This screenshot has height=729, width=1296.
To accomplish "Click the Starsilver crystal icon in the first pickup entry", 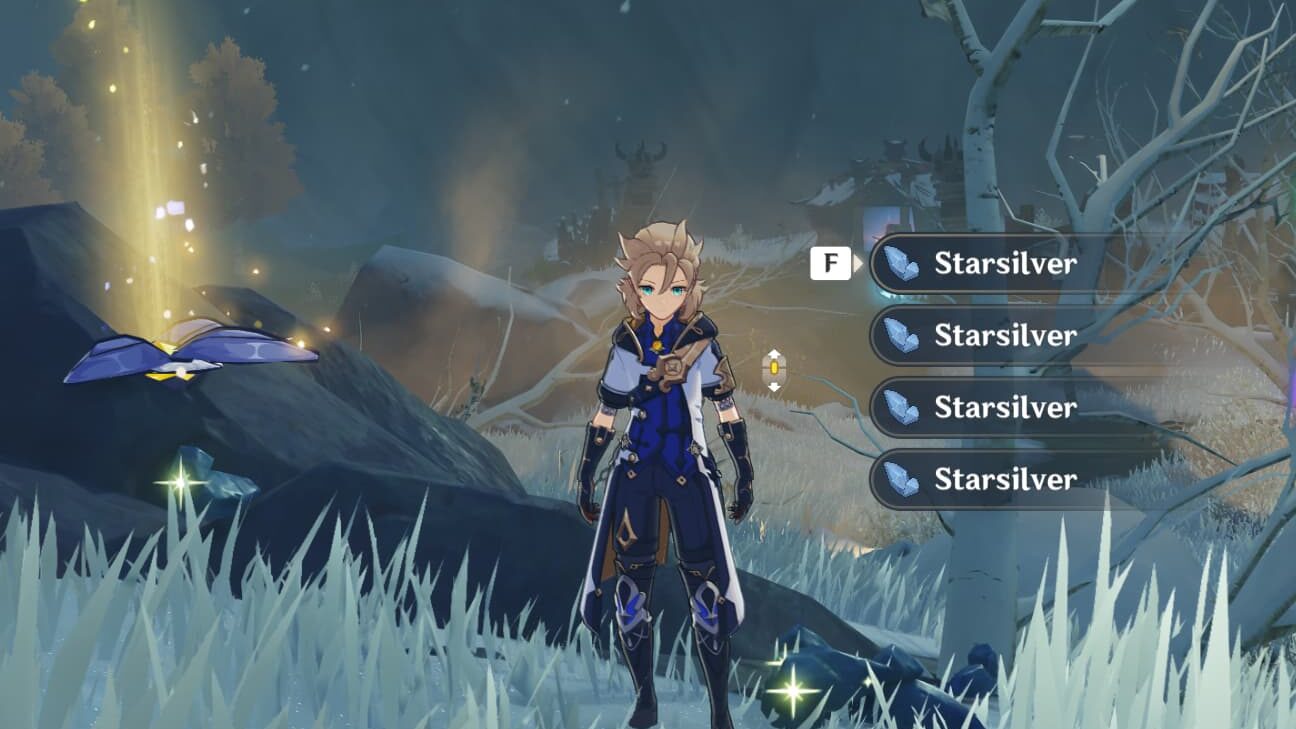I will pyautogui.click(x=904, y=264).
